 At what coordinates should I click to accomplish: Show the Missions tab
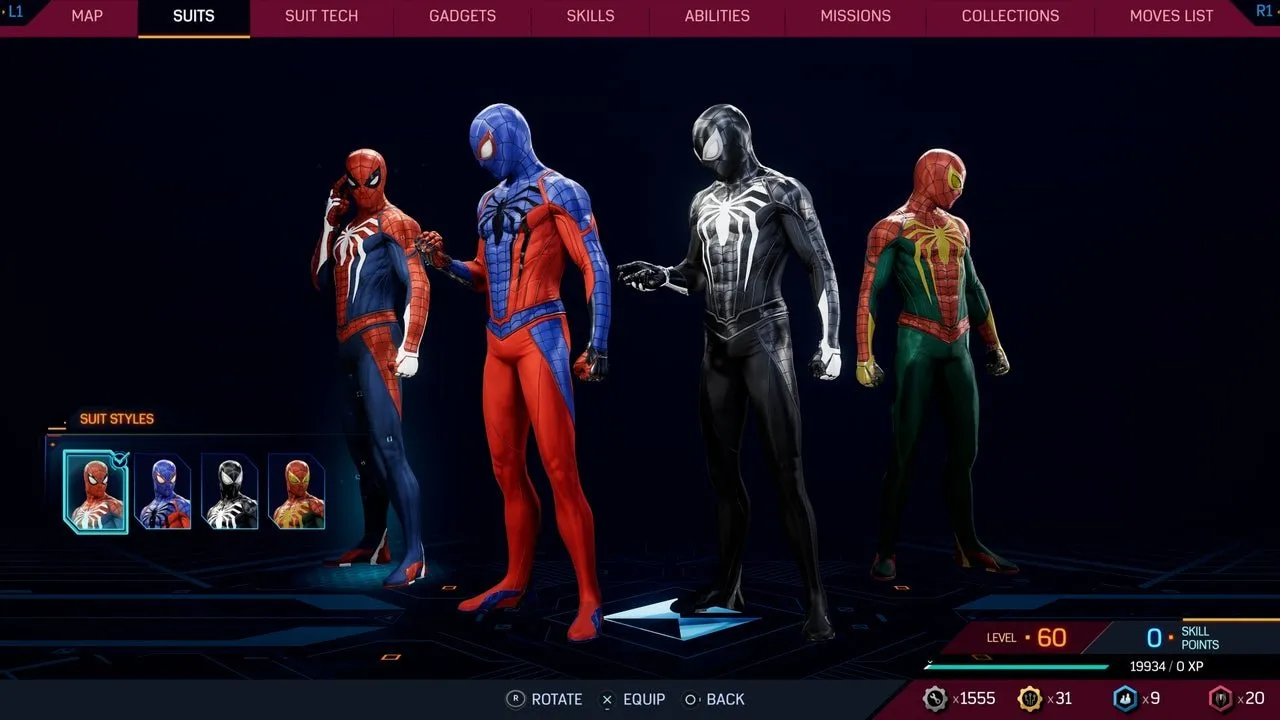pos(855,16)
